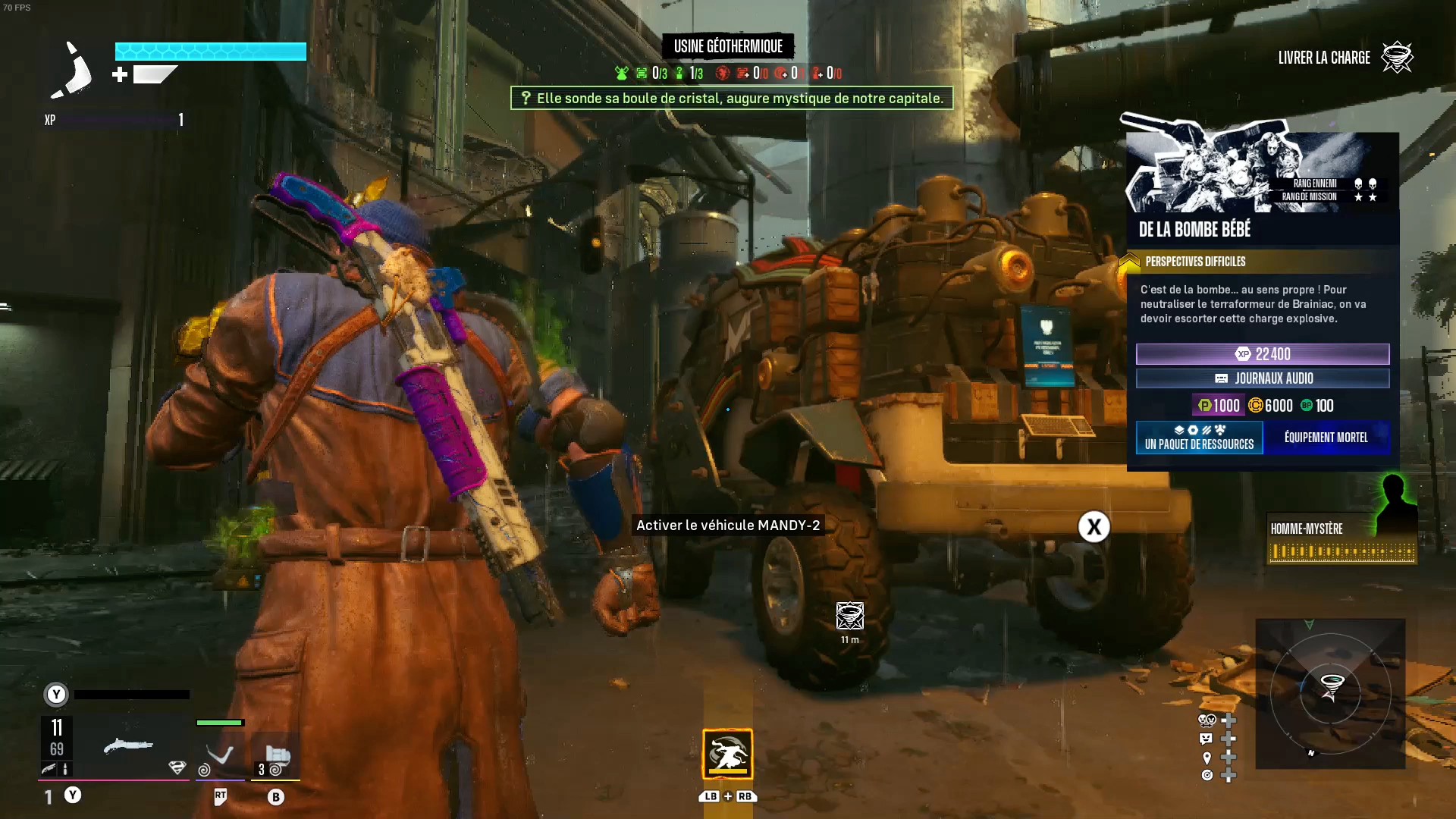Open the minimap radar
The image size is (1456, 819).
(1330, 693)
